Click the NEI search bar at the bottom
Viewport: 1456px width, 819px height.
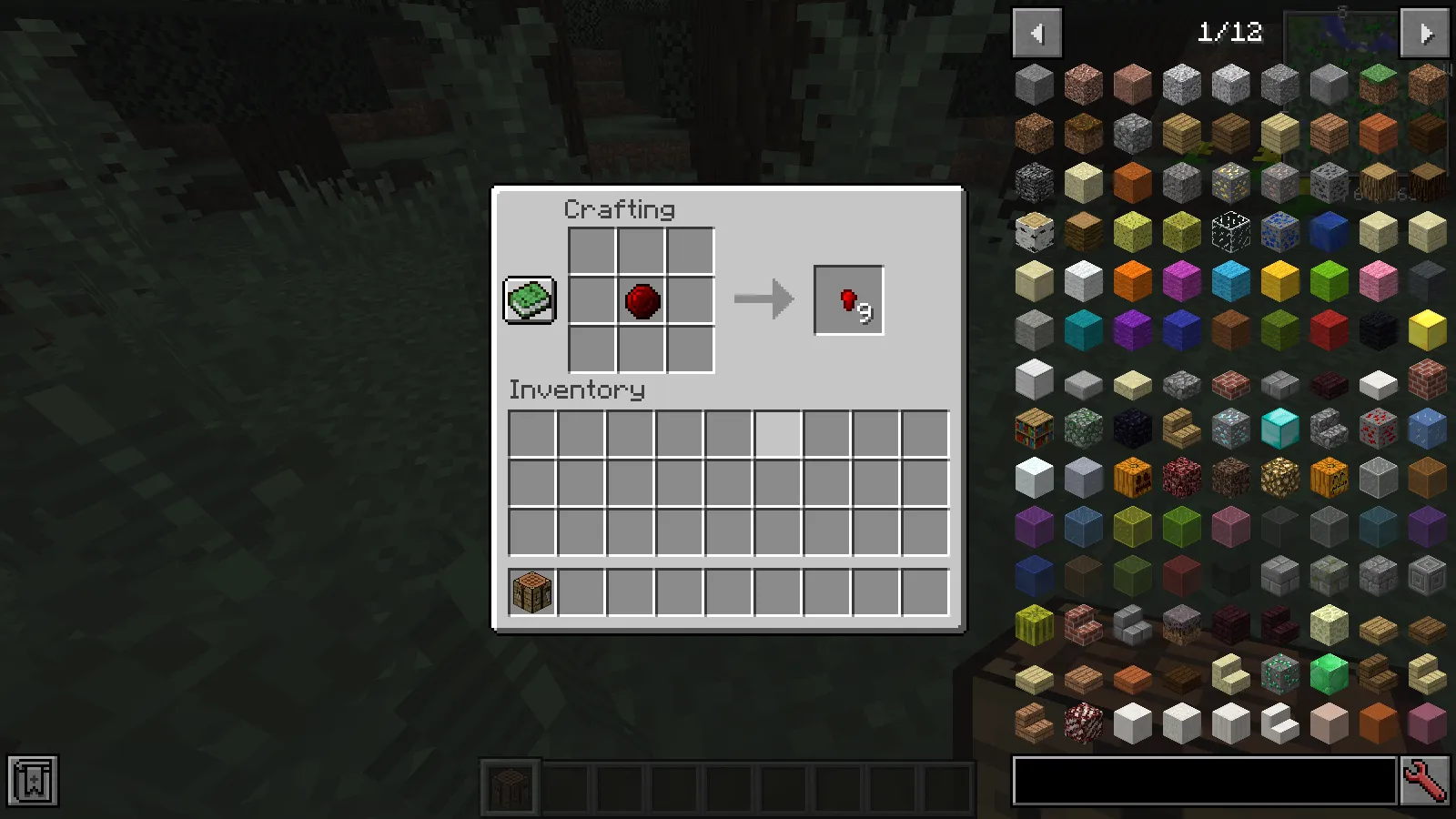(1201, 783)
